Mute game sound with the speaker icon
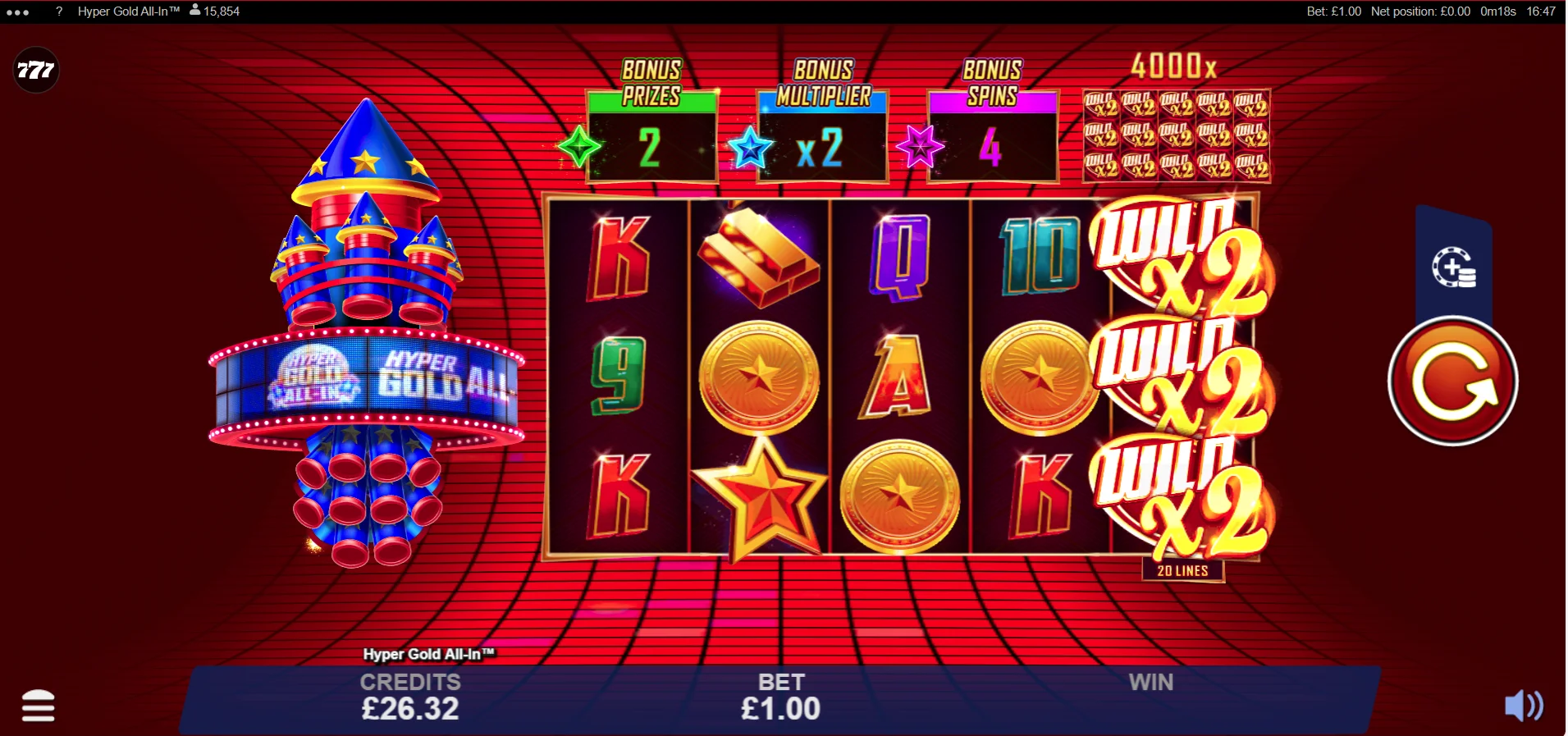This screenshot has width=1568, height=736. coord(1524,706)
